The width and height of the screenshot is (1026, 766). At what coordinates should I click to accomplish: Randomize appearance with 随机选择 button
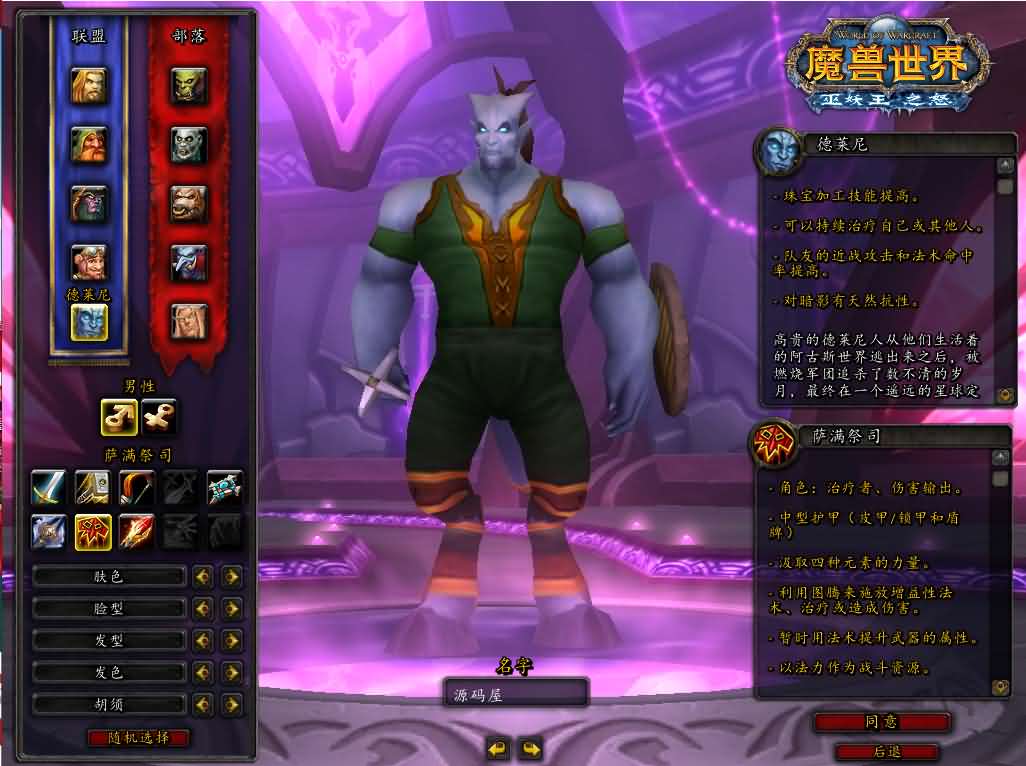coord(138,738)
